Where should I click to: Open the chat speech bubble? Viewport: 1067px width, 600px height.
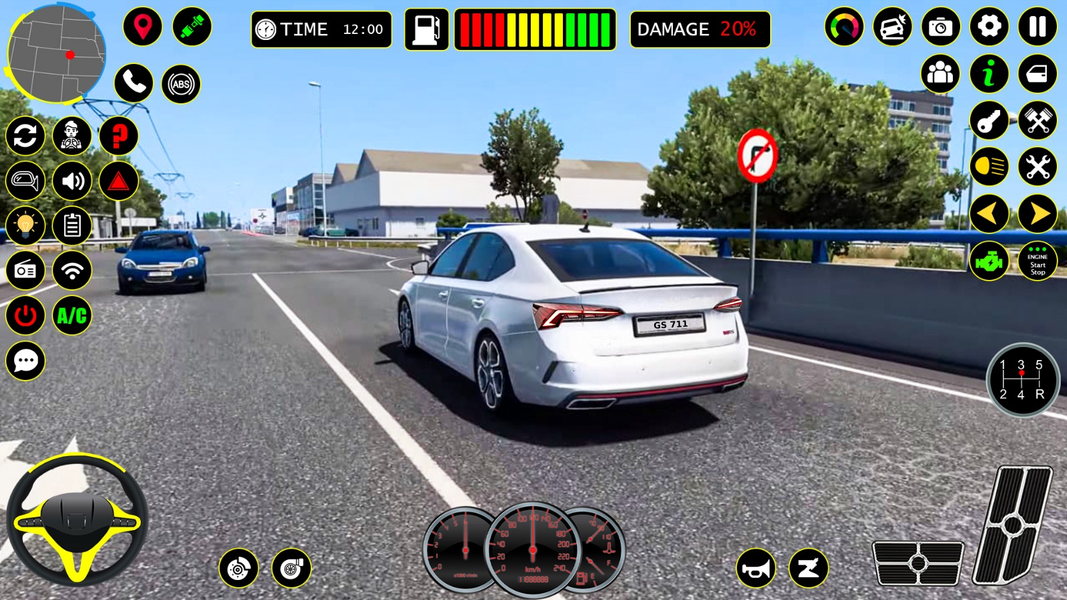25,361
